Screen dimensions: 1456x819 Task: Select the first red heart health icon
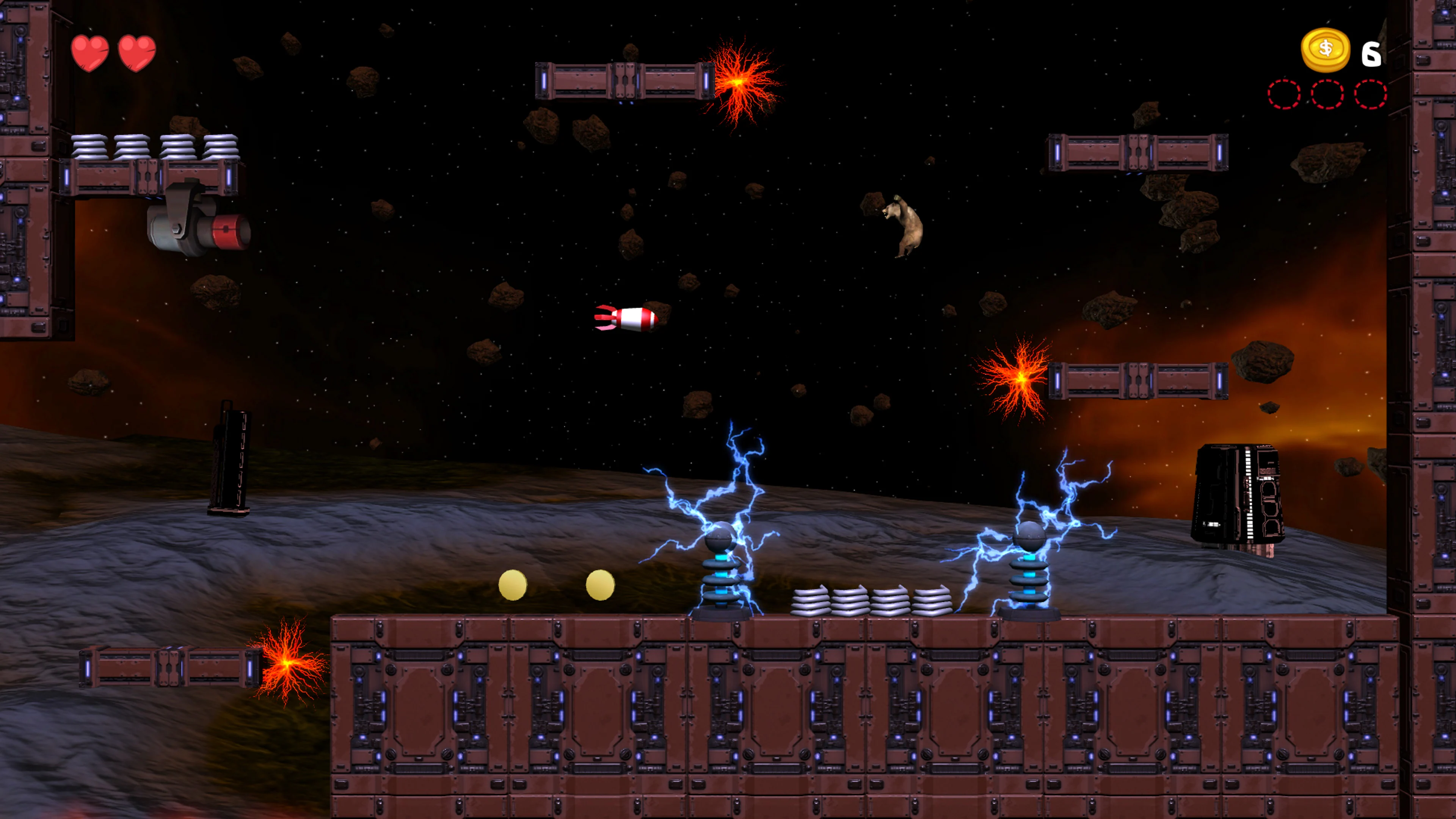pyautogui.click(x=91, y=53)
